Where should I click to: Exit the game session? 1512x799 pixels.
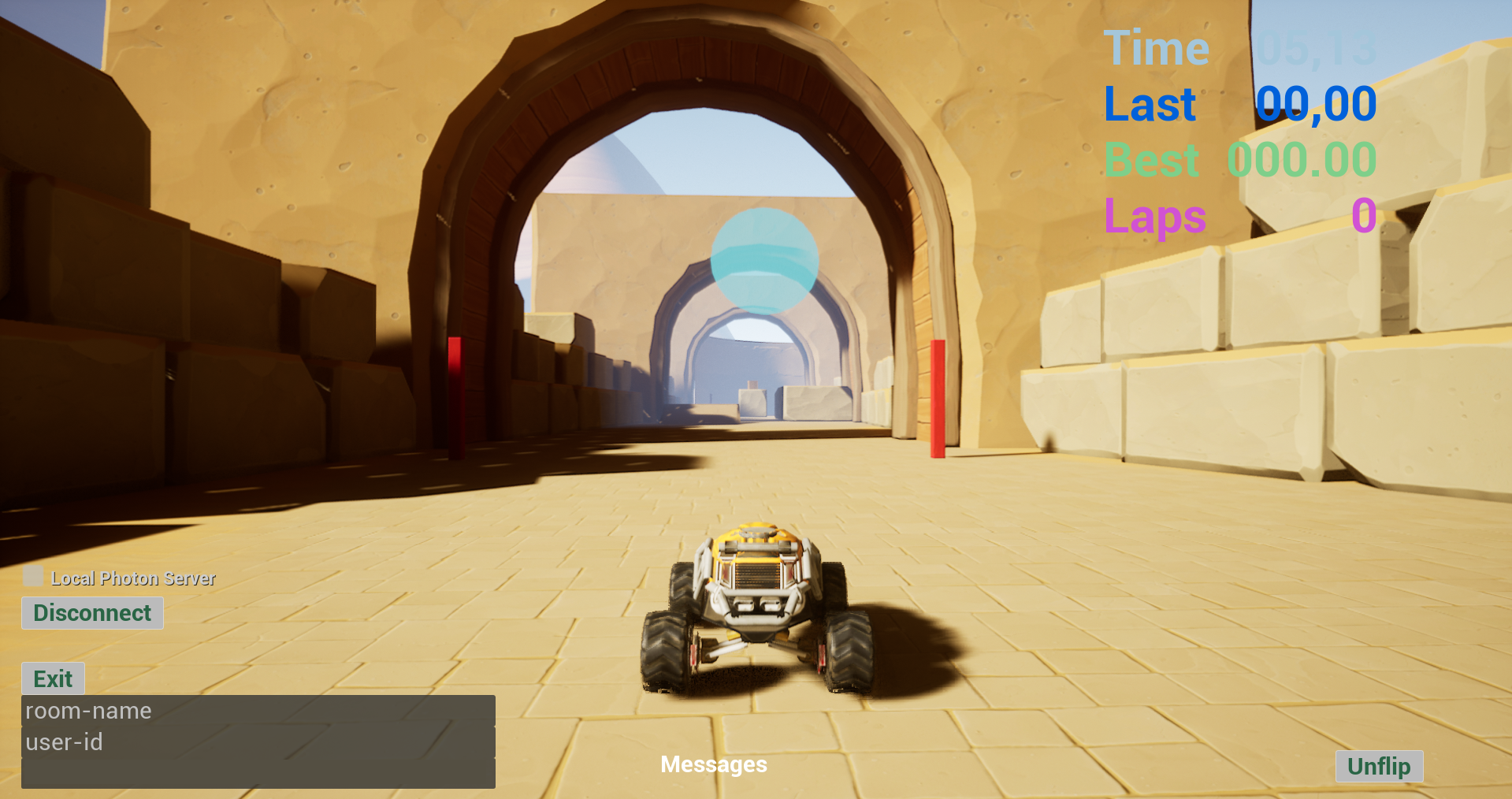[x=53, y=678]
